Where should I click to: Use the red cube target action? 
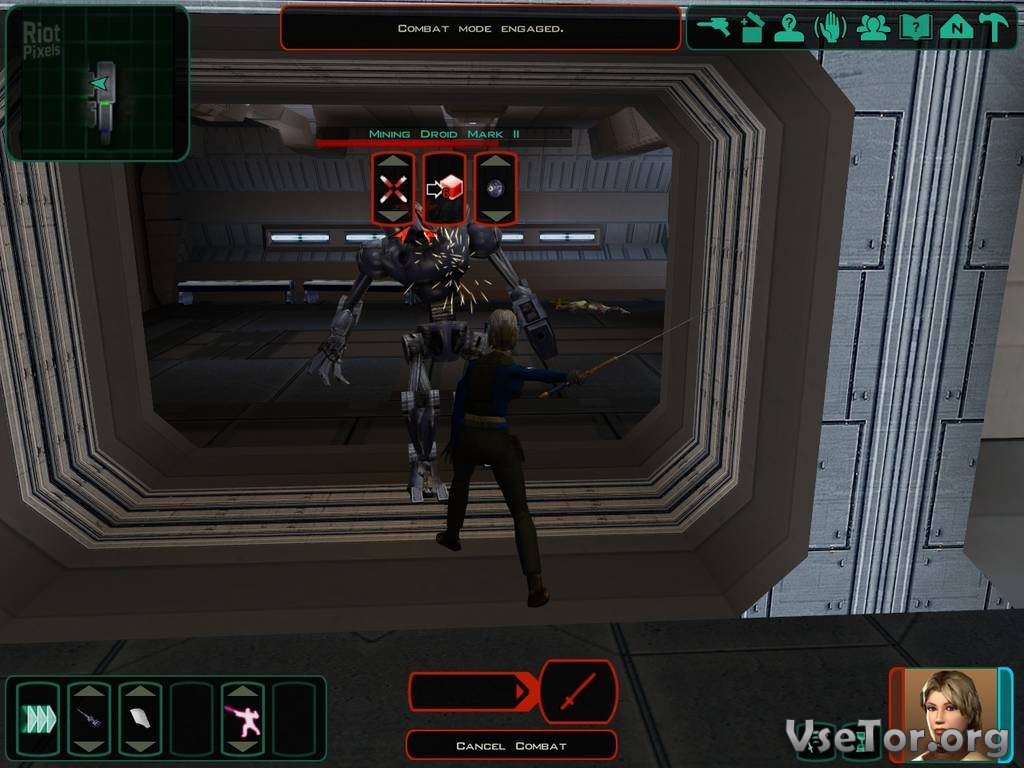pyautogui.click(x=444, y=188)
